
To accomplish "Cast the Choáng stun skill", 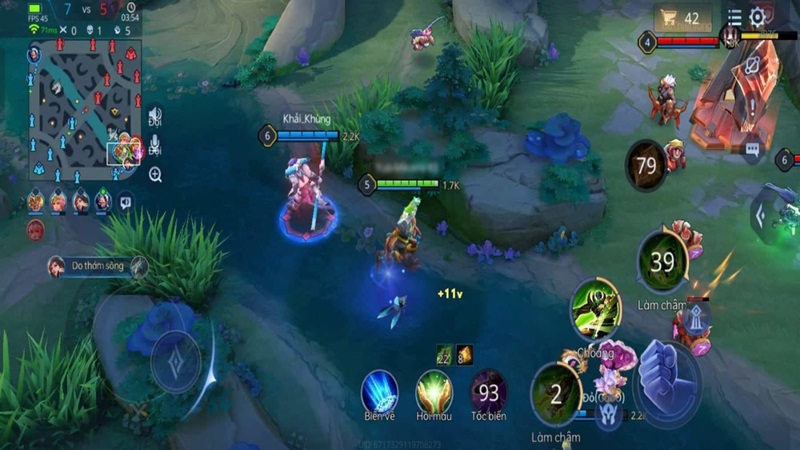I will point(595,309).
